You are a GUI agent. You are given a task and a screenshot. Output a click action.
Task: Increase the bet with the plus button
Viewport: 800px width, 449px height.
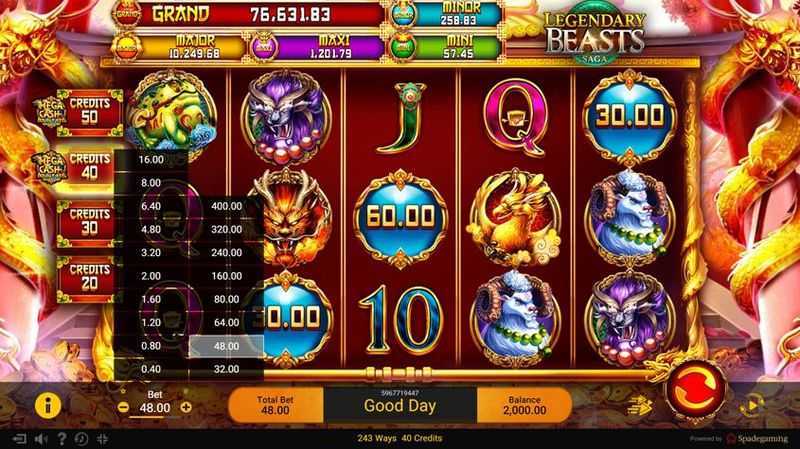[186, 408]
